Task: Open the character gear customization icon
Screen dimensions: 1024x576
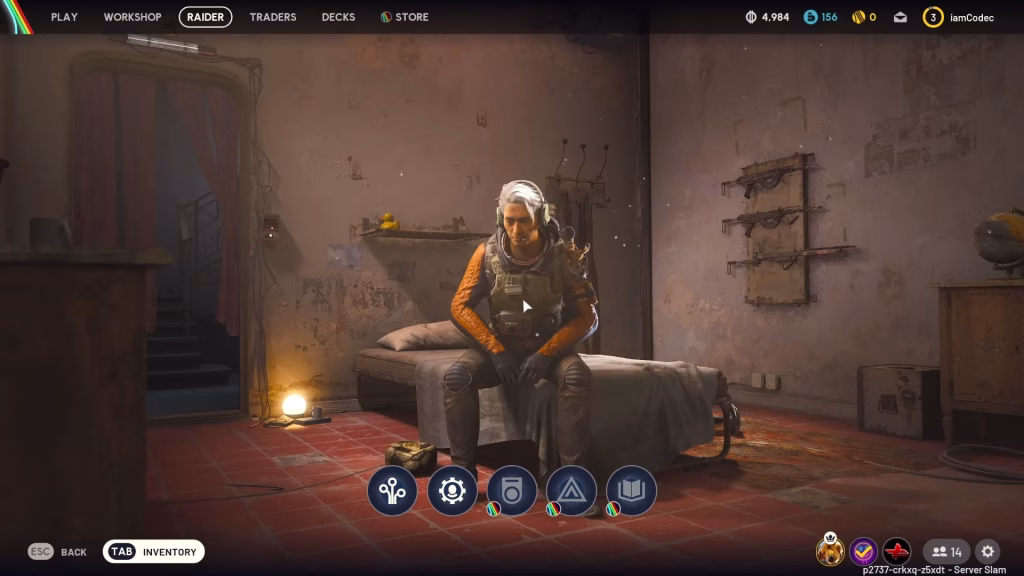Action: pyautogui.click(x=452, y=491)
